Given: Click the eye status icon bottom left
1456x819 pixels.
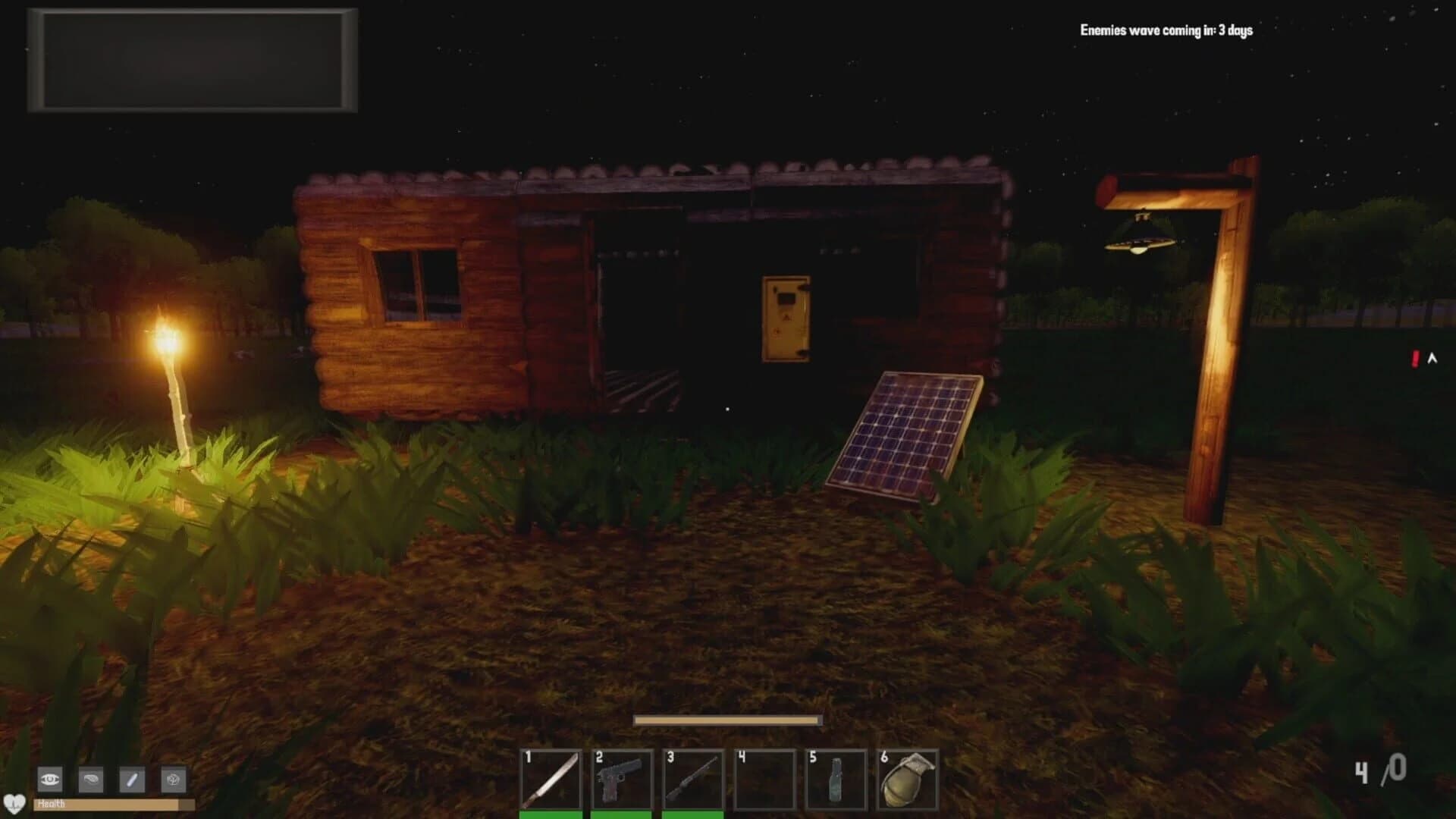Looking at the screenshot, I should (x=50, y=779).
